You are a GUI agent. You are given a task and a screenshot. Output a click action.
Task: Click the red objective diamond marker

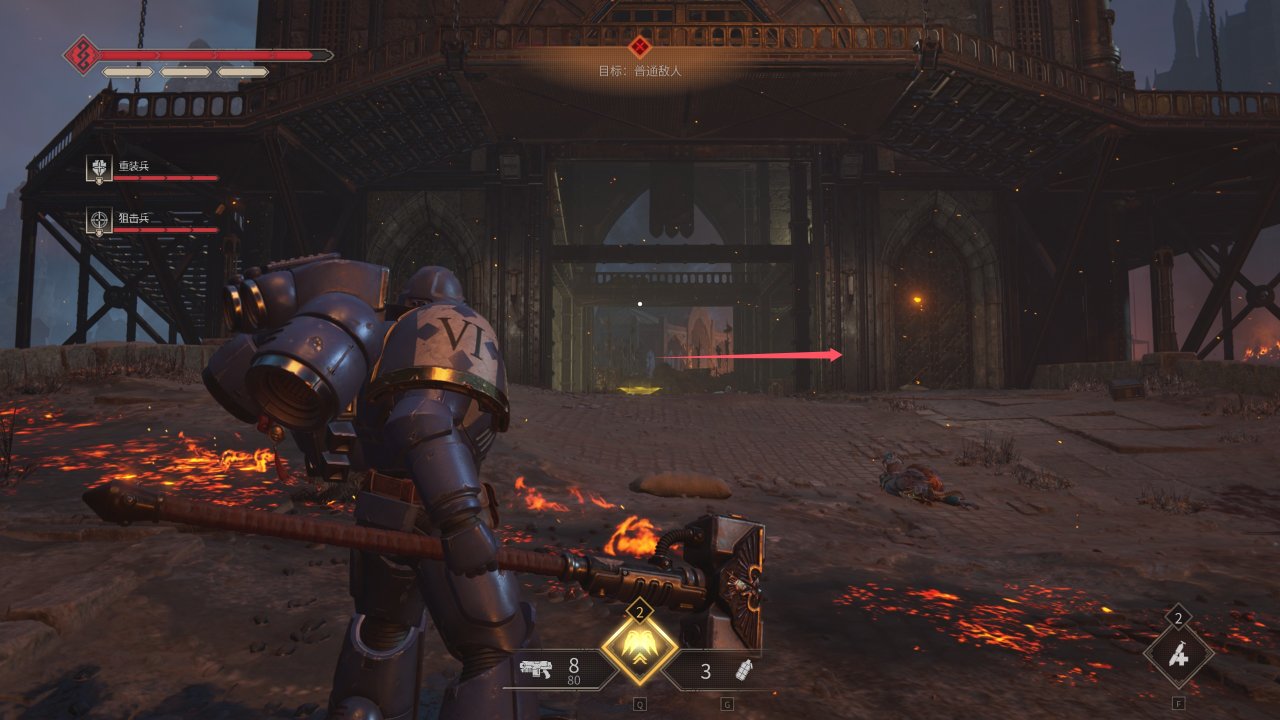[x=640, y=46]
